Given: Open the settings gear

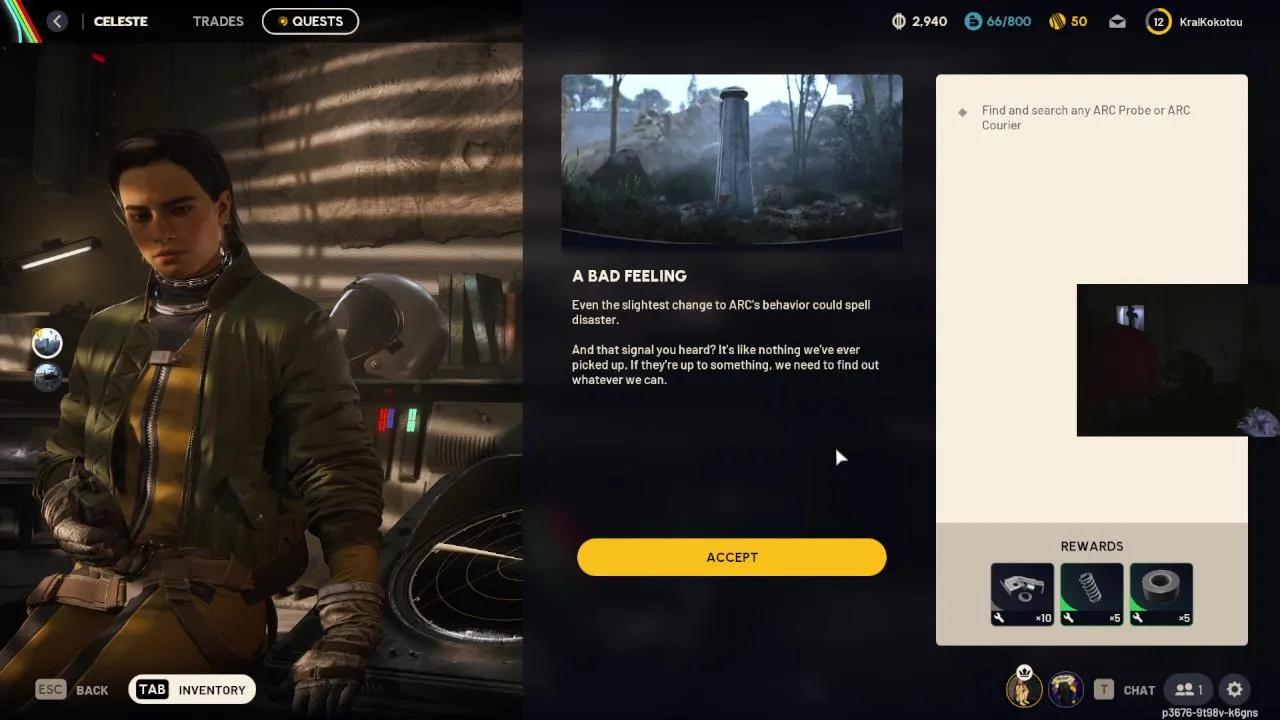Looking at the screenshot, I should point(1235,689).
